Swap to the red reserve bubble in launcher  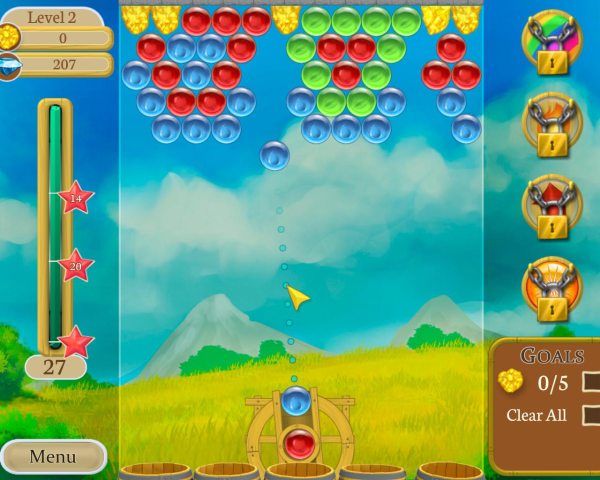(297, 442)
